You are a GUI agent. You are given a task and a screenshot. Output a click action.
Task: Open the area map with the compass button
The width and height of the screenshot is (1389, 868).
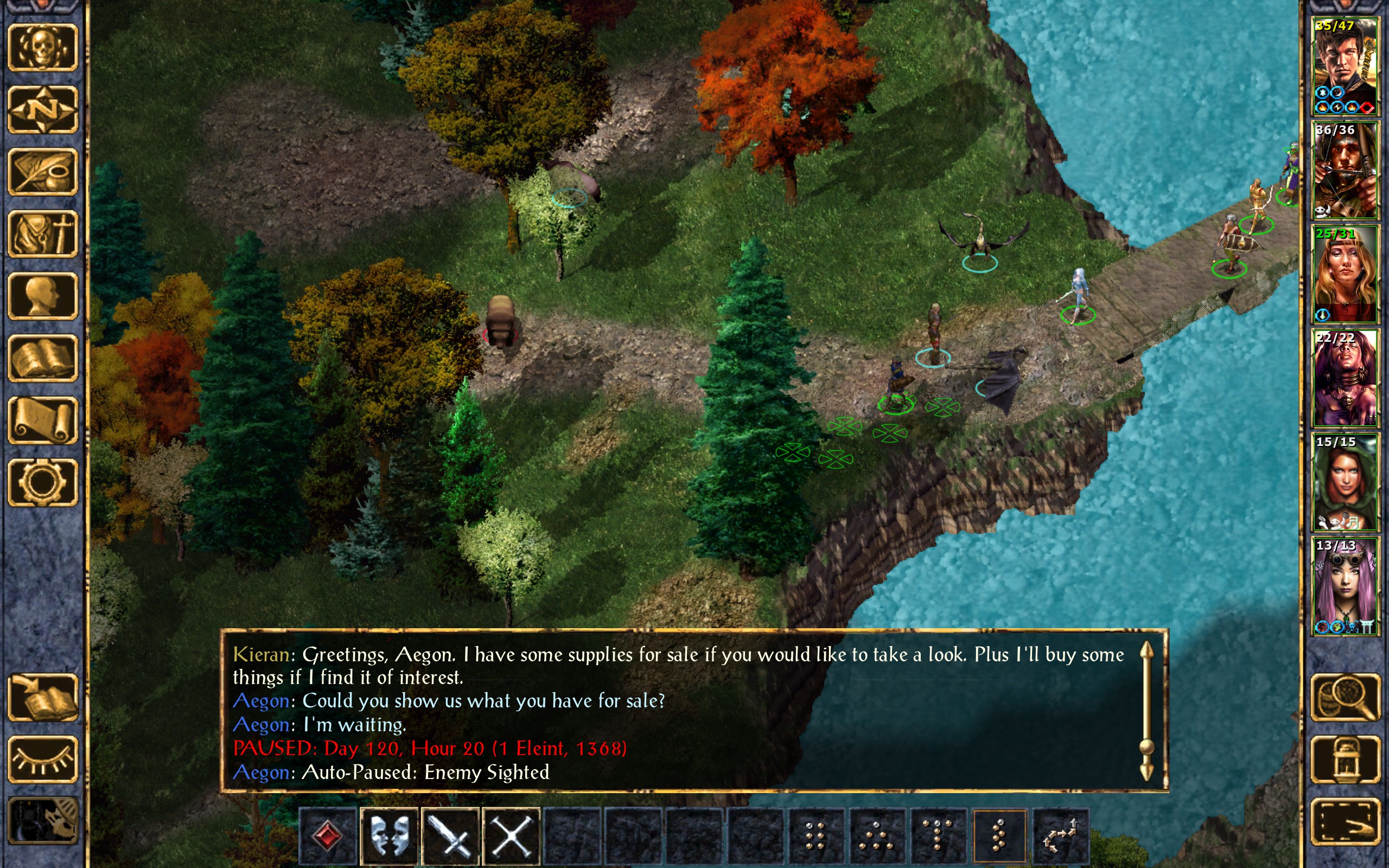click(43, 110)
